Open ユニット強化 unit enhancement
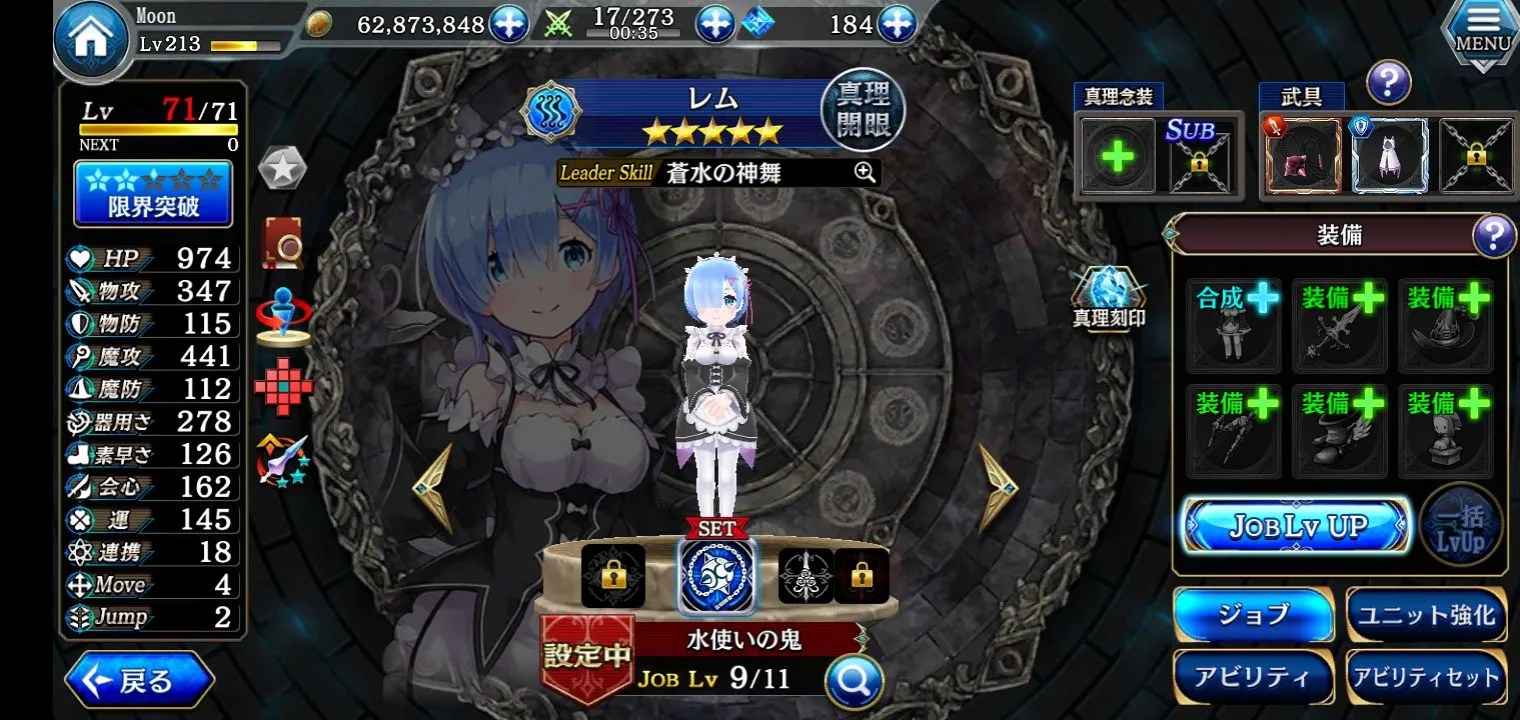 (1425, 614)
